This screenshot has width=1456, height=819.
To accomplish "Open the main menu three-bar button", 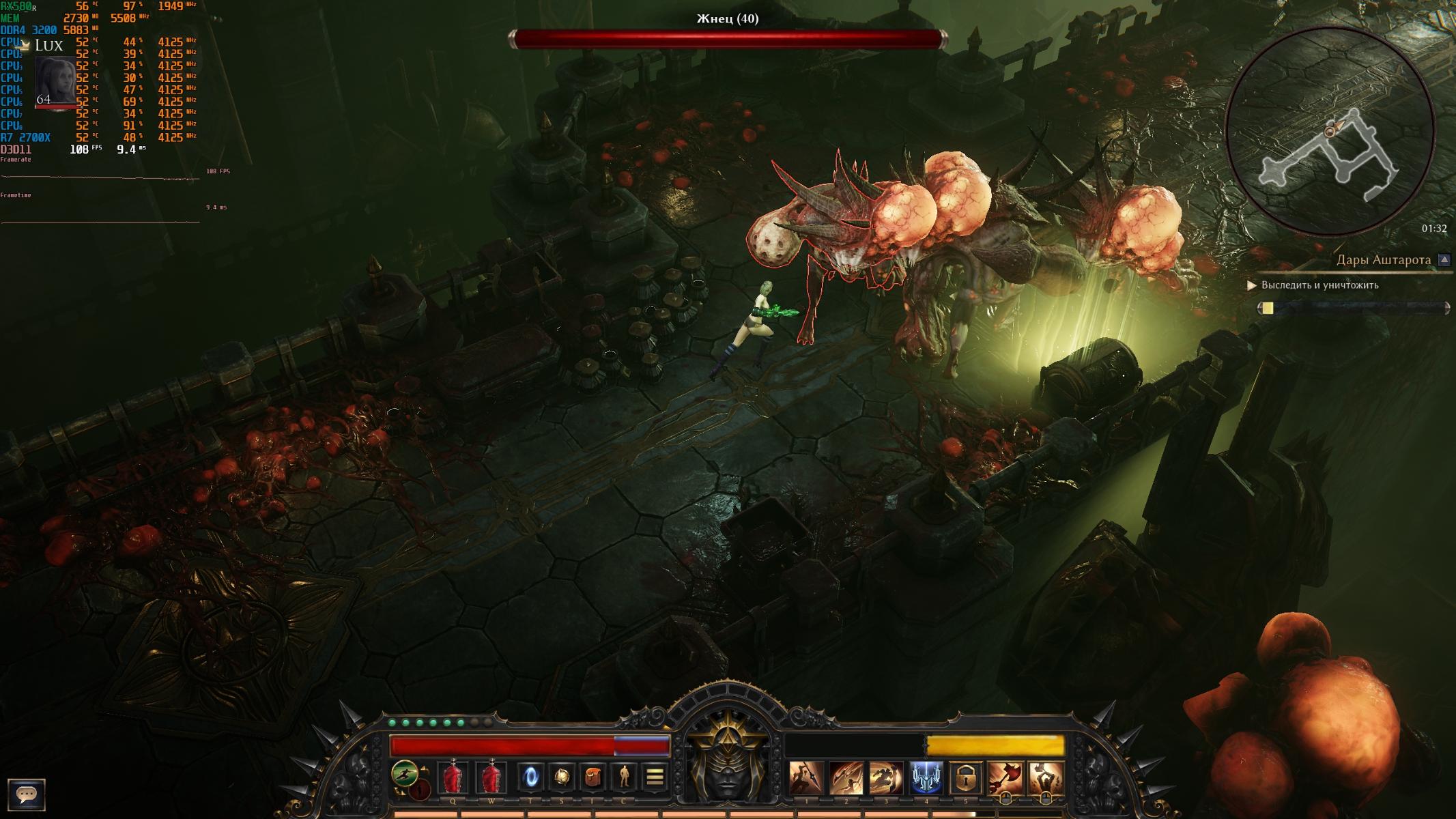I will tap(655, 777).
